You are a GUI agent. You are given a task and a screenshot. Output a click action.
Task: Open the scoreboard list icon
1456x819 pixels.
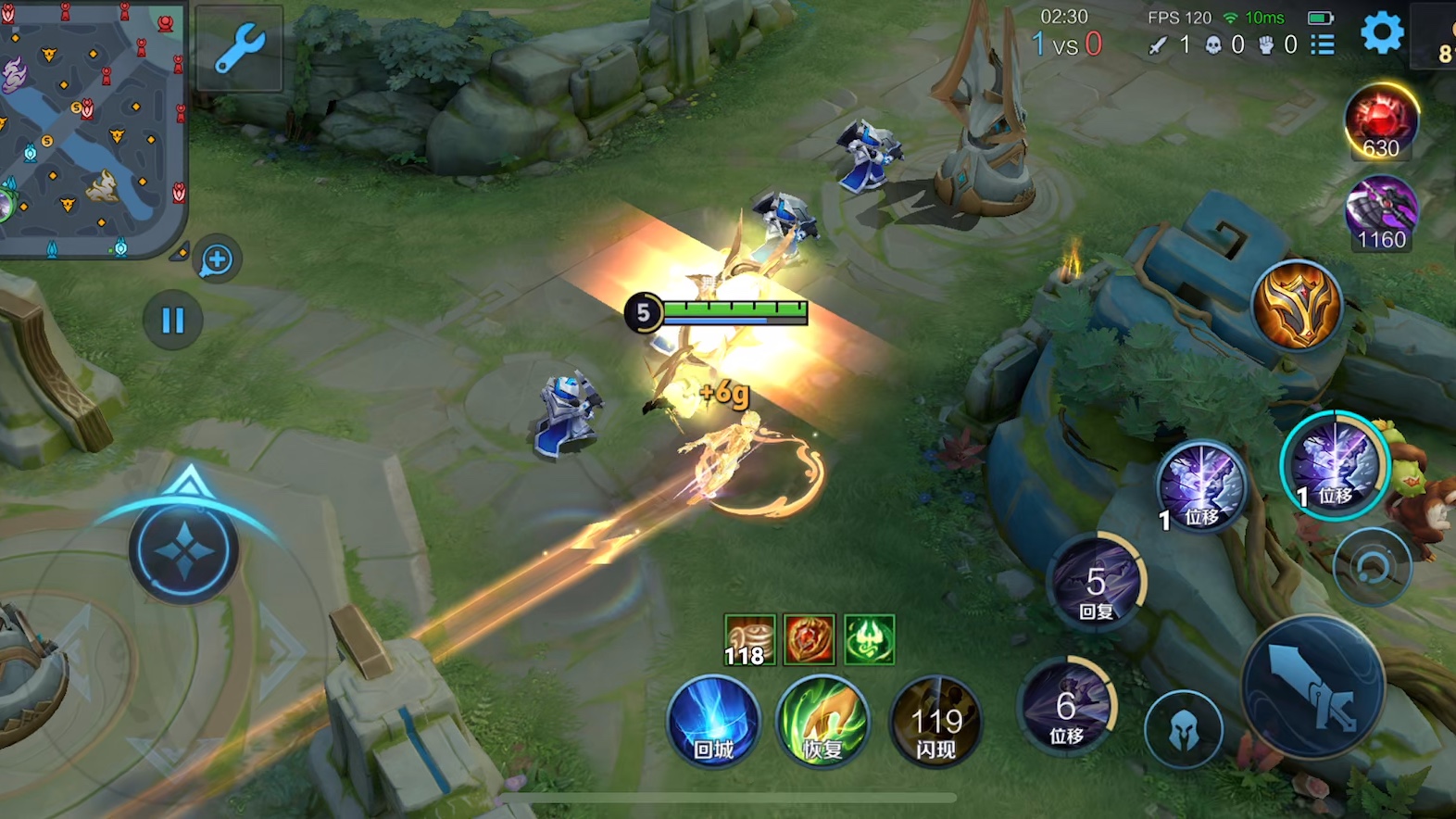1323,44
